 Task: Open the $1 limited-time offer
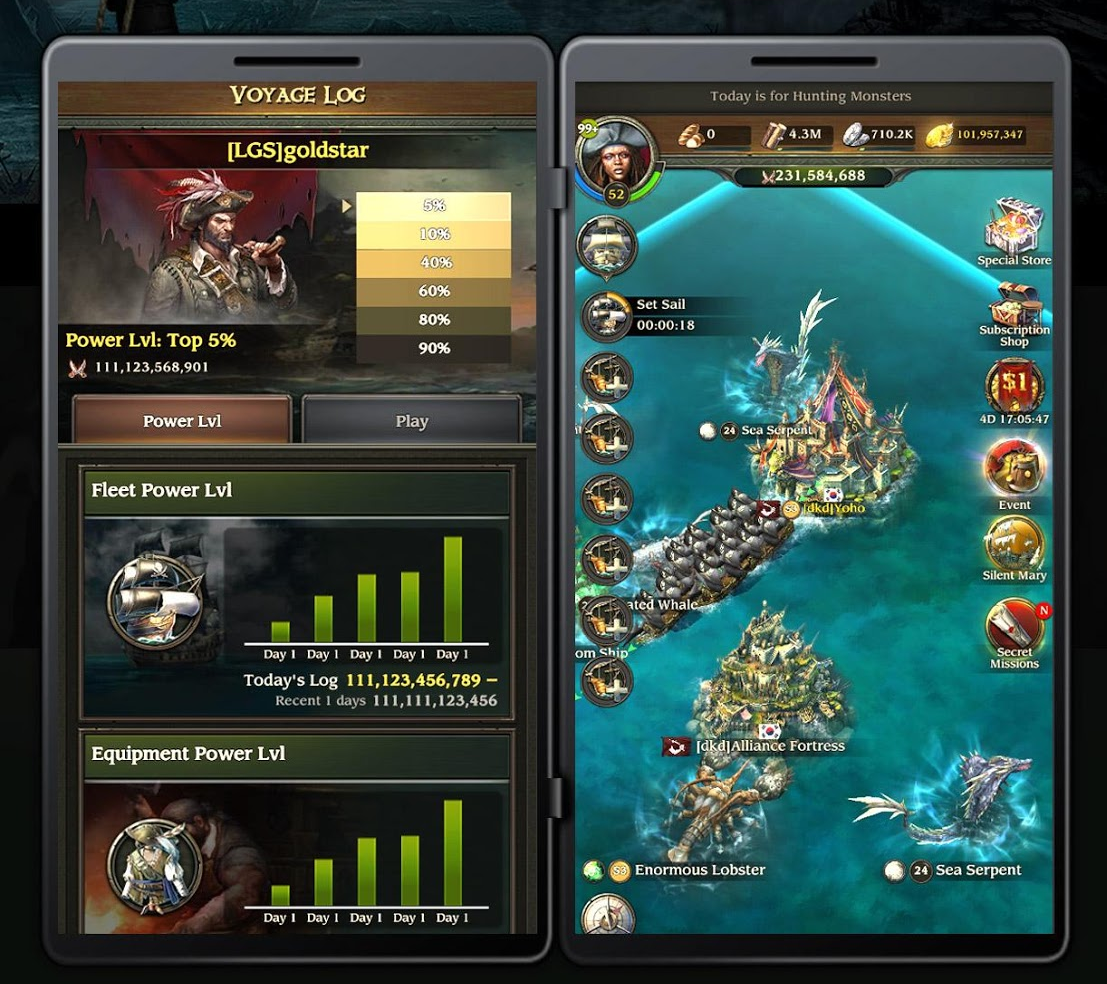1014,386
